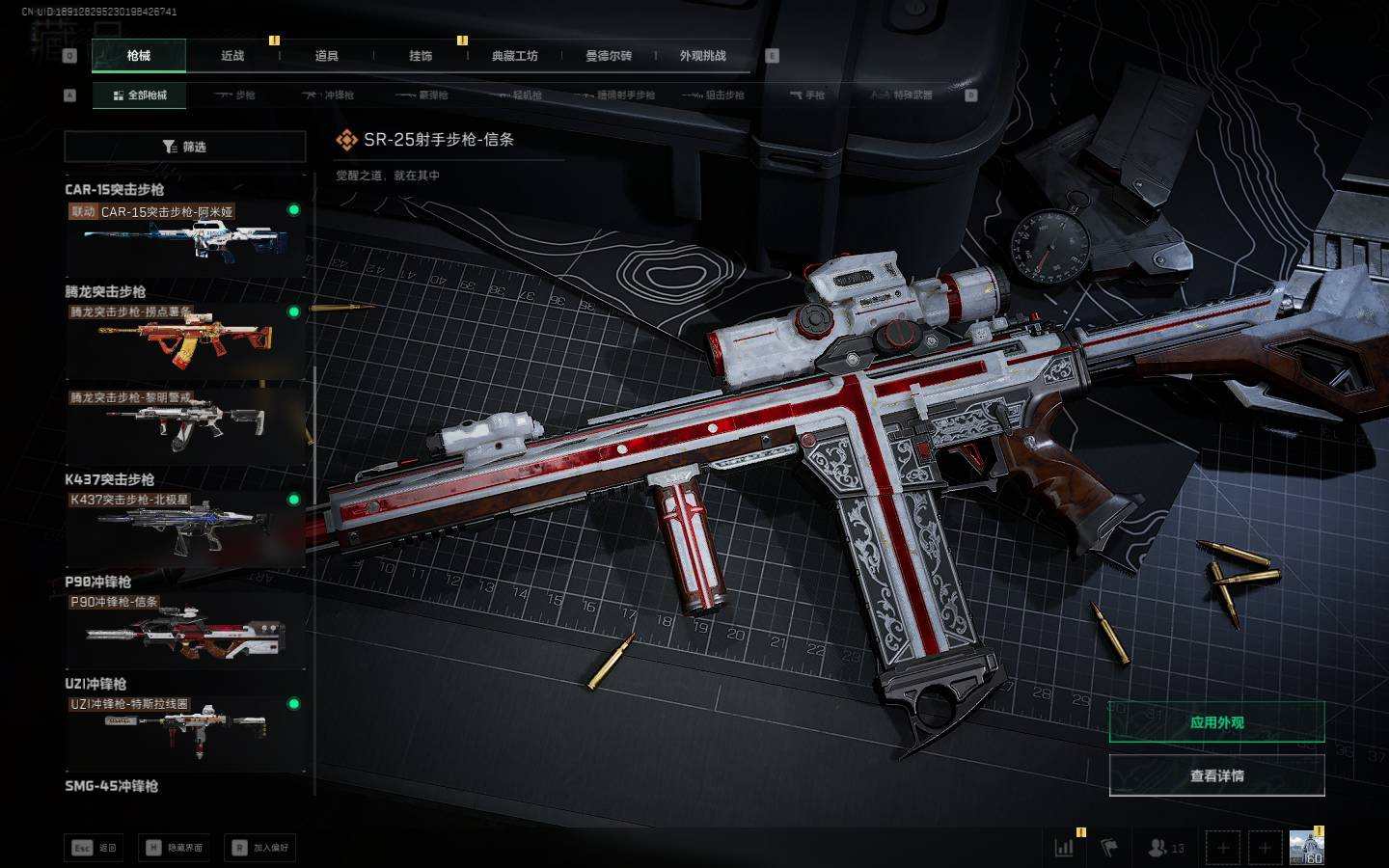Choose the P90冲锋枪-信条 skin
Viewport: 1389px width, 868px height.
point(185,631)
